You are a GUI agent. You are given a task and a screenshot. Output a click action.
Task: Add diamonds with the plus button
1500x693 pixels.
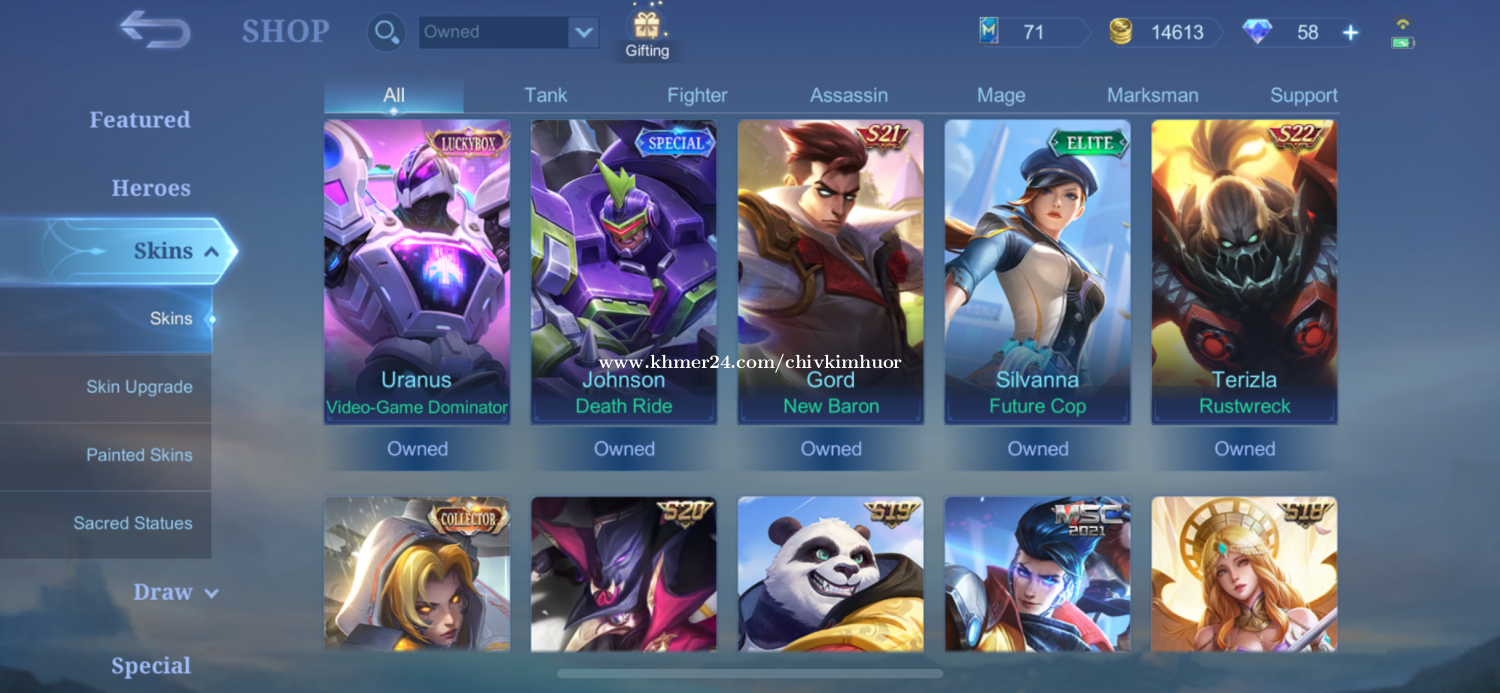[1350, 32]
